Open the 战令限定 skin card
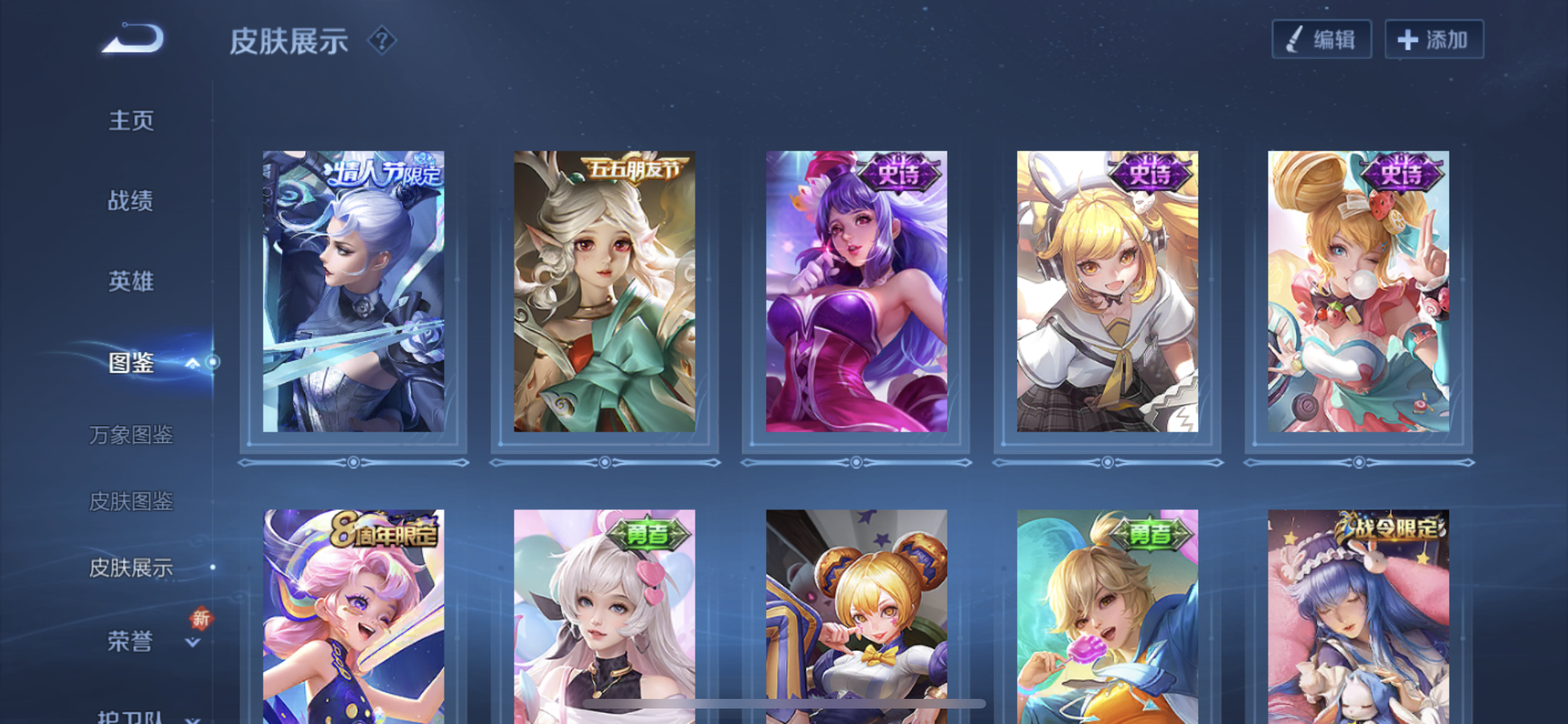The height and width of the screenshot is (724, 1568). click(1358, 616)
